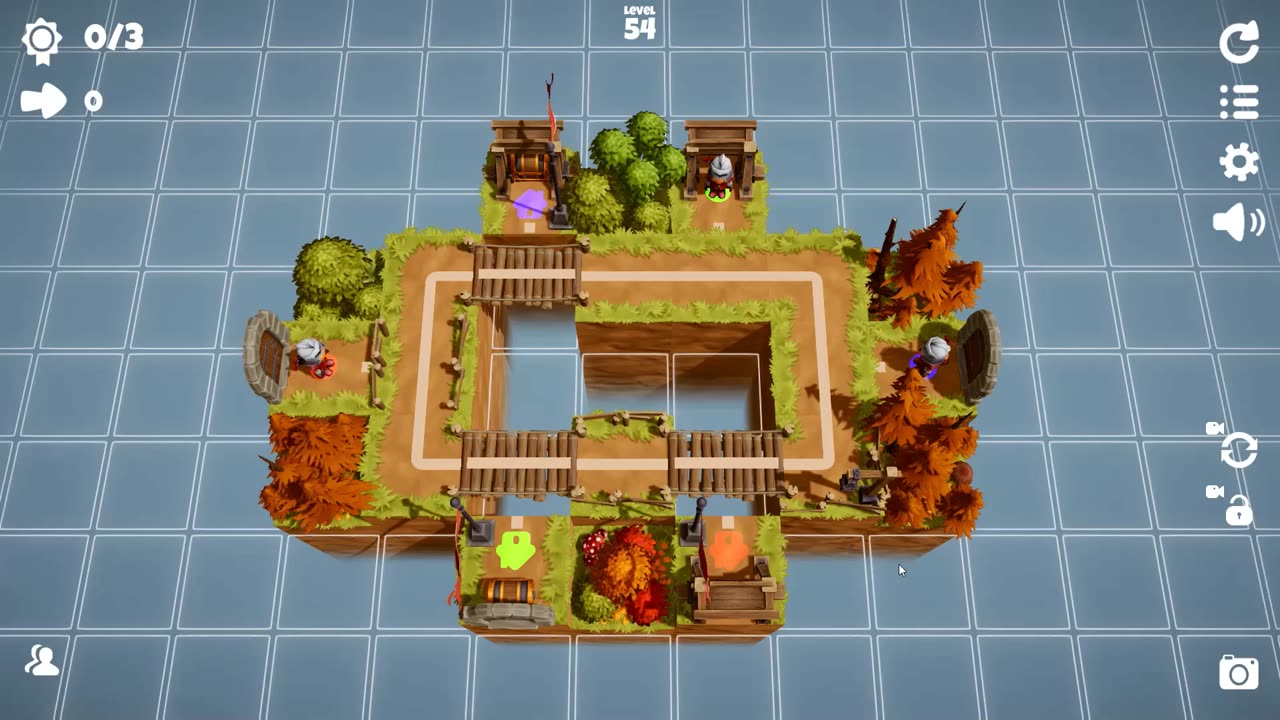The image size is (1280, 720).
Task: Take a screenshot with the camera icon
Action: tap(1238, 672)
